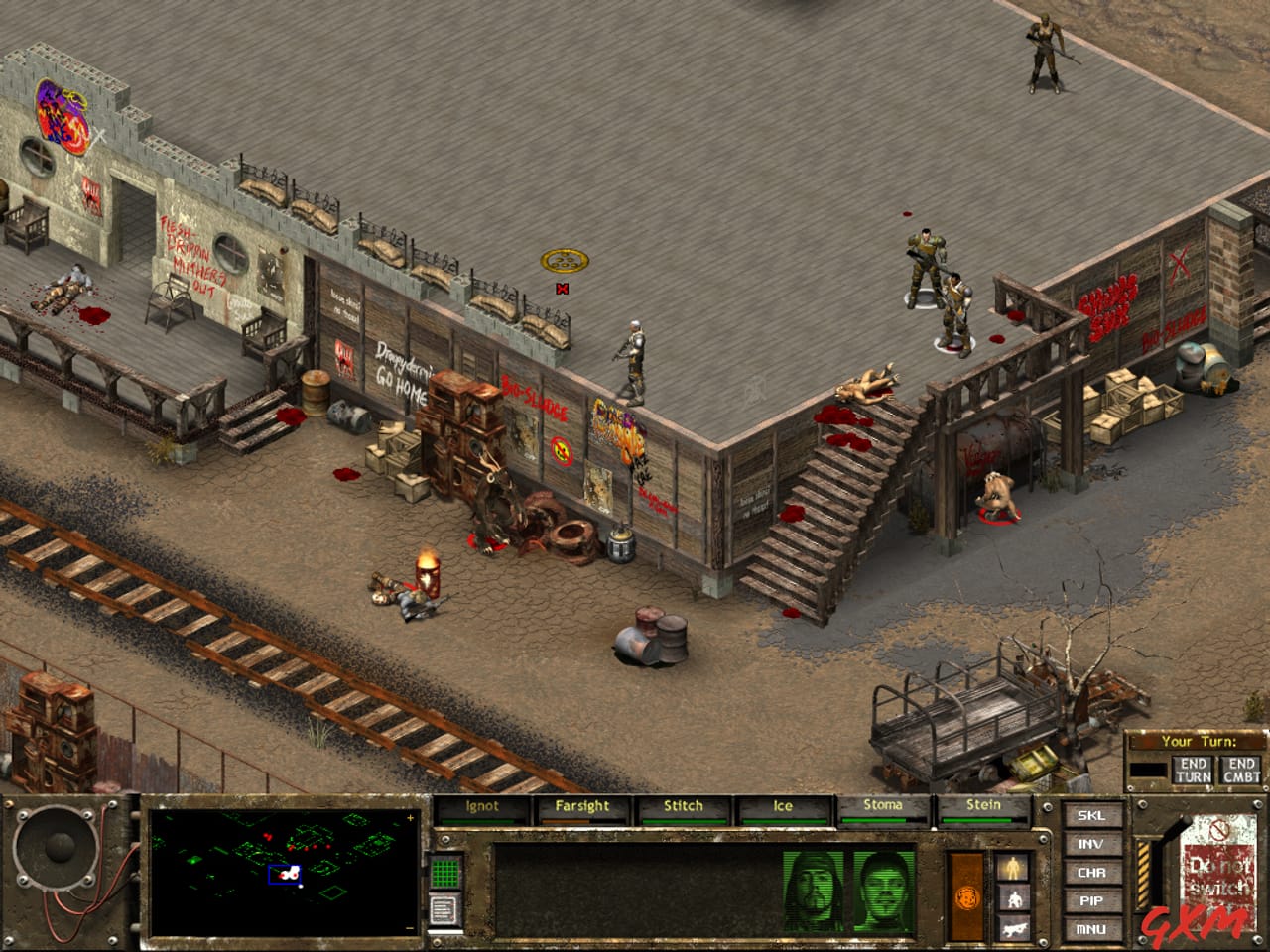The image size is (1270, 952).
Task: Click the Vault Boy weapon slot icon
Action: point(967,897)
